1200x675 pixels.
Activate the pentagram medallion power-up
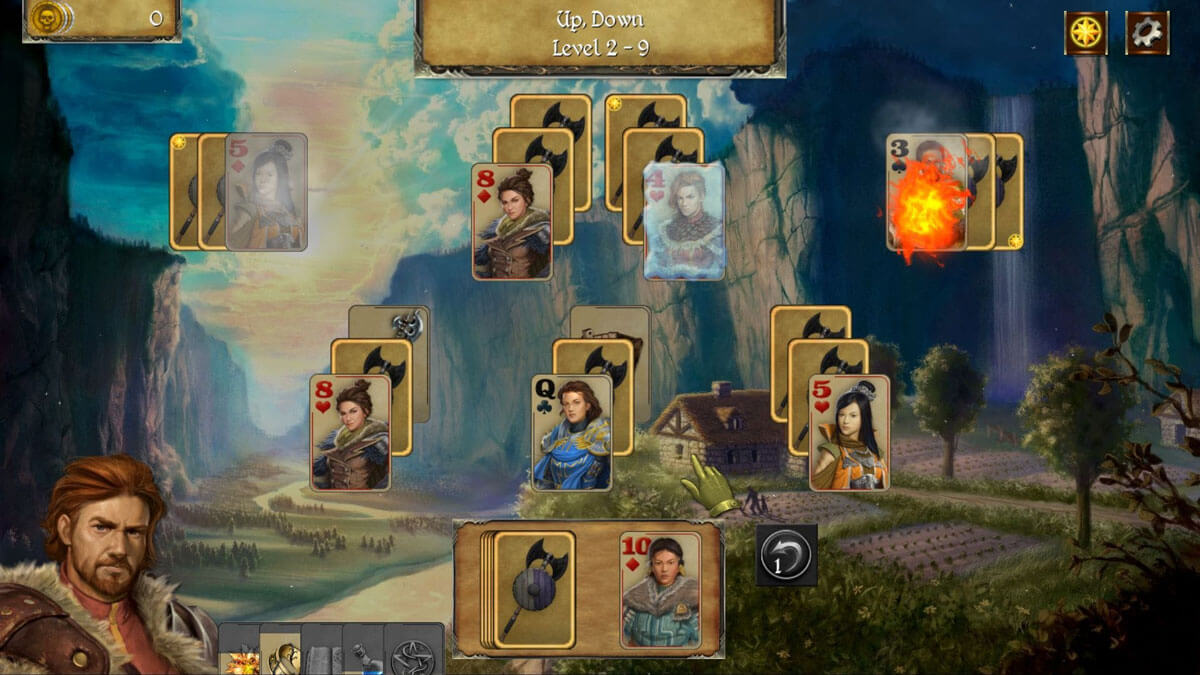413,655
